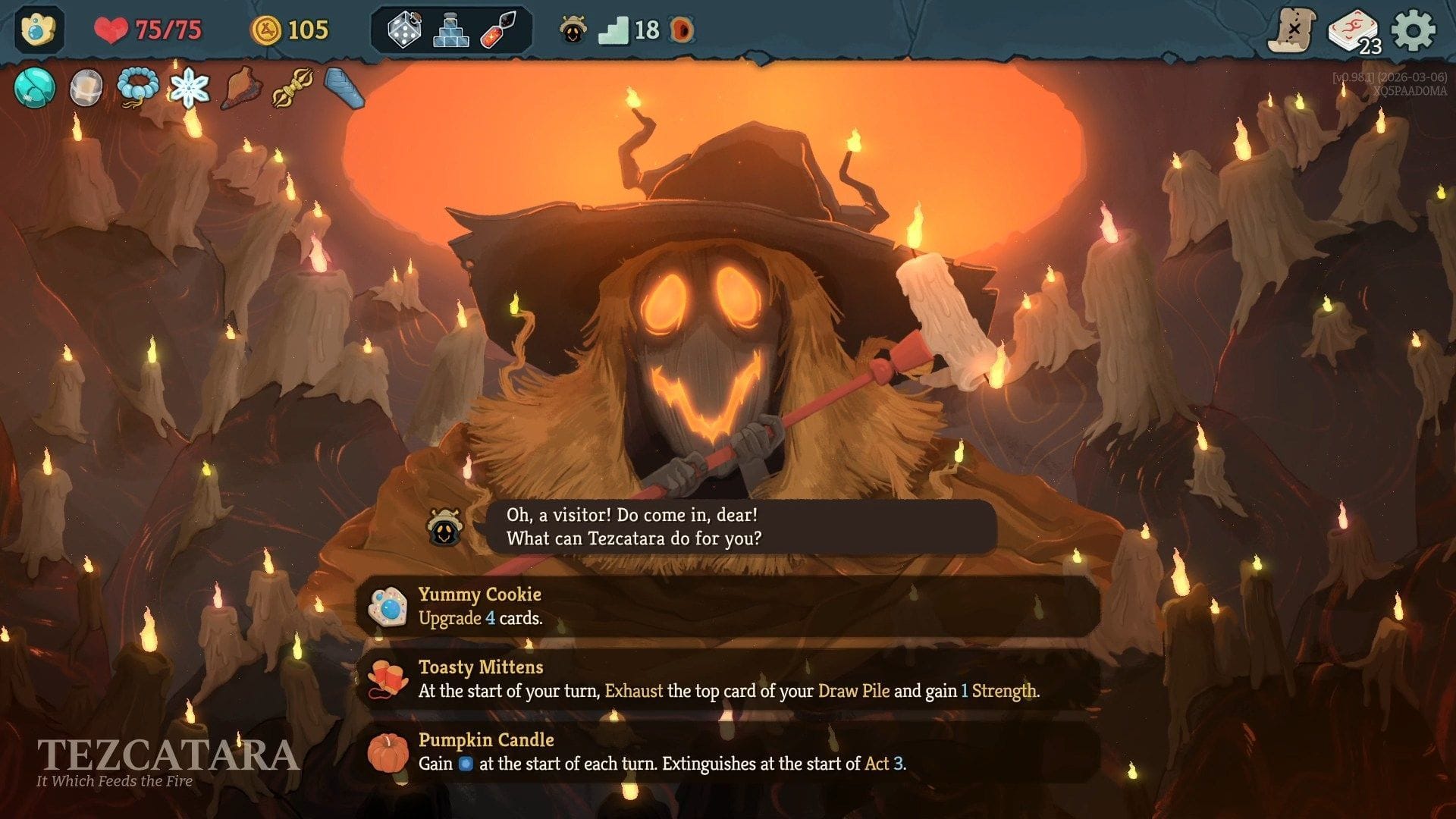
Task: Click the ember flame icon in the top bar
Action: 681,31
